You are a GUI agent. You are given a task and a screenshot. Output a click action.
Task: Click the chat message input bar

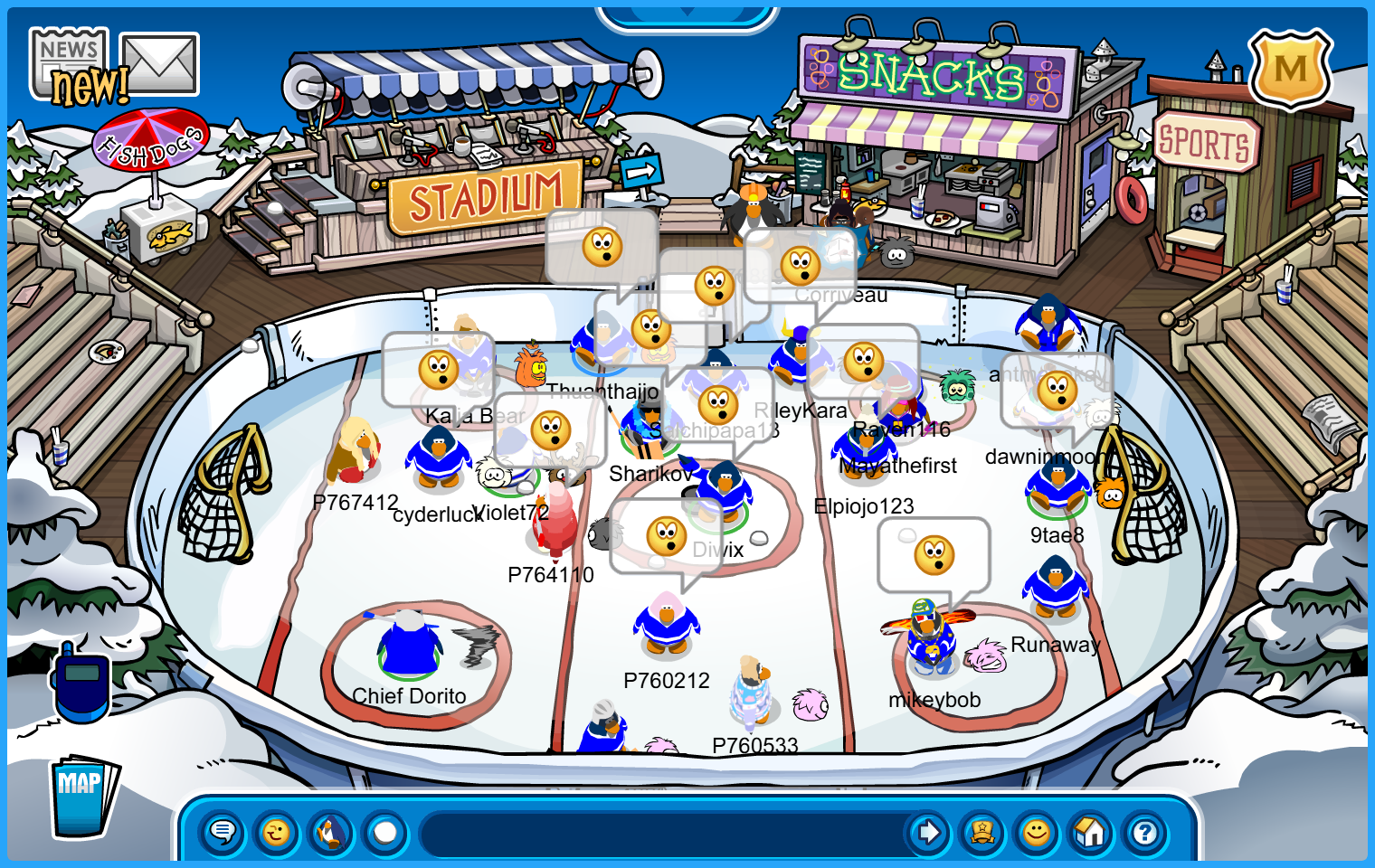(x=665, y=832)
